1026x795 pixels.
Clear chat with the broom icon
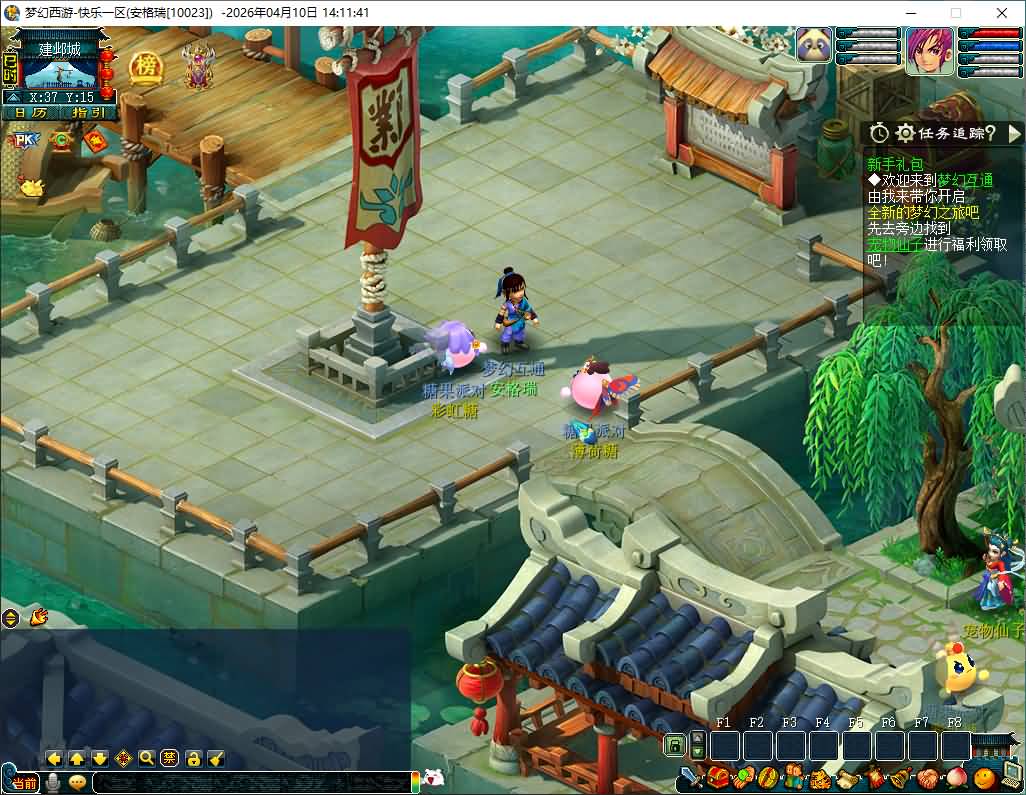215,758
